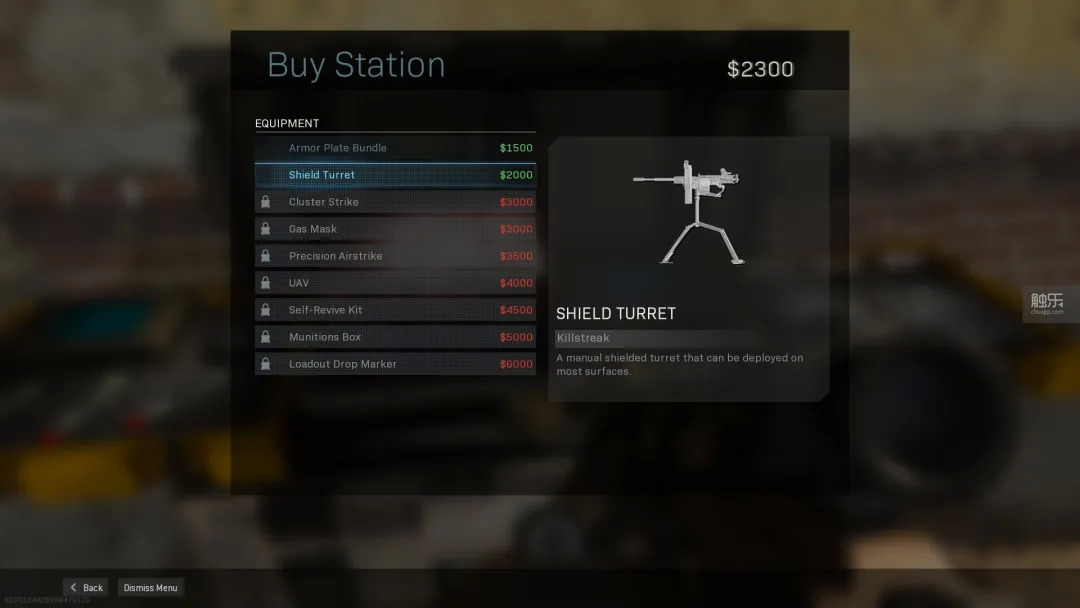Pick the Precision Airstrike killstreak

(x=395, y=256)
